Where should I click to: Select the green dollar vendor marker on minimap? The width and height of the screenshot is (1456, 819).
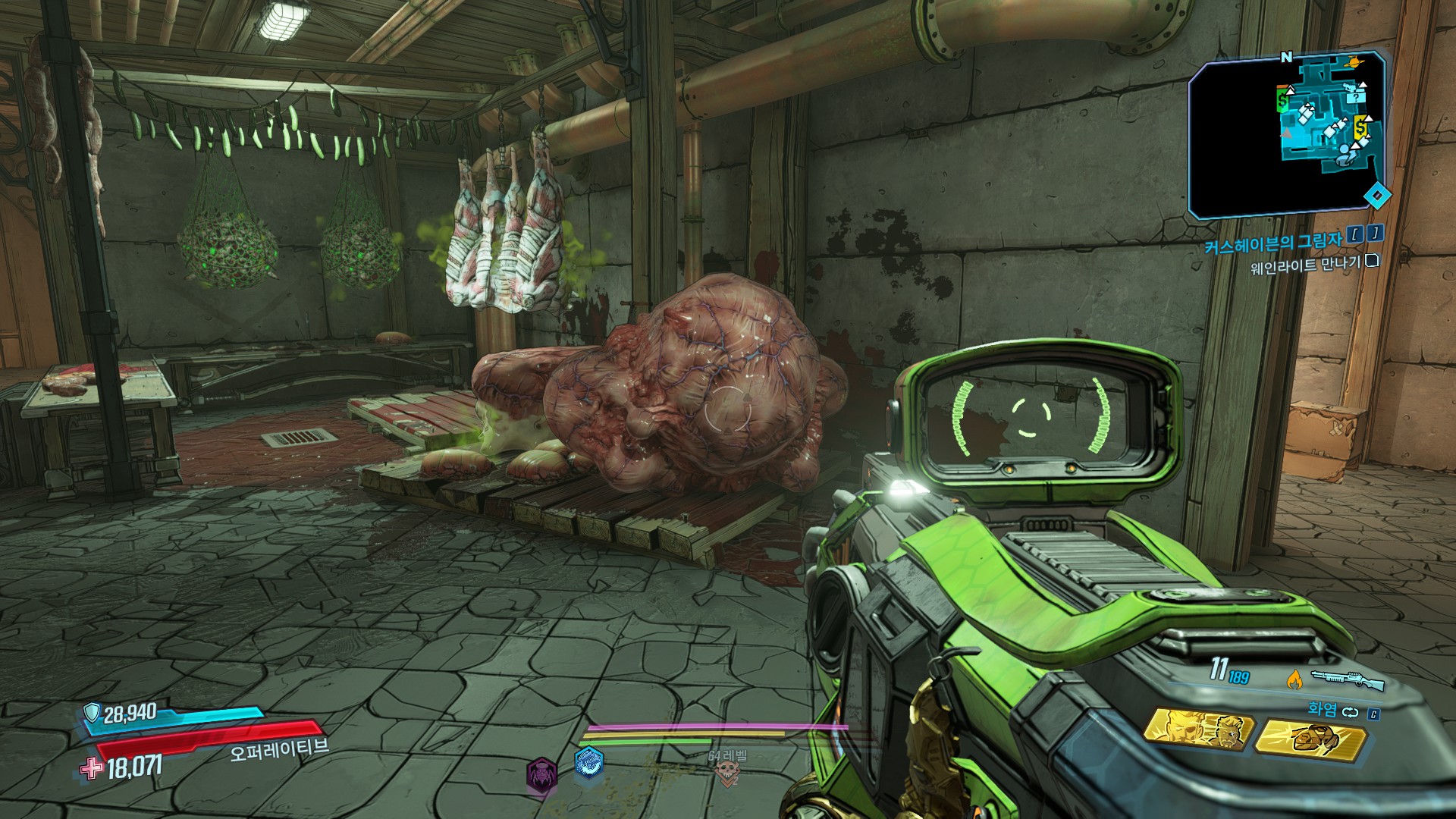click(x=1282, y=99)
